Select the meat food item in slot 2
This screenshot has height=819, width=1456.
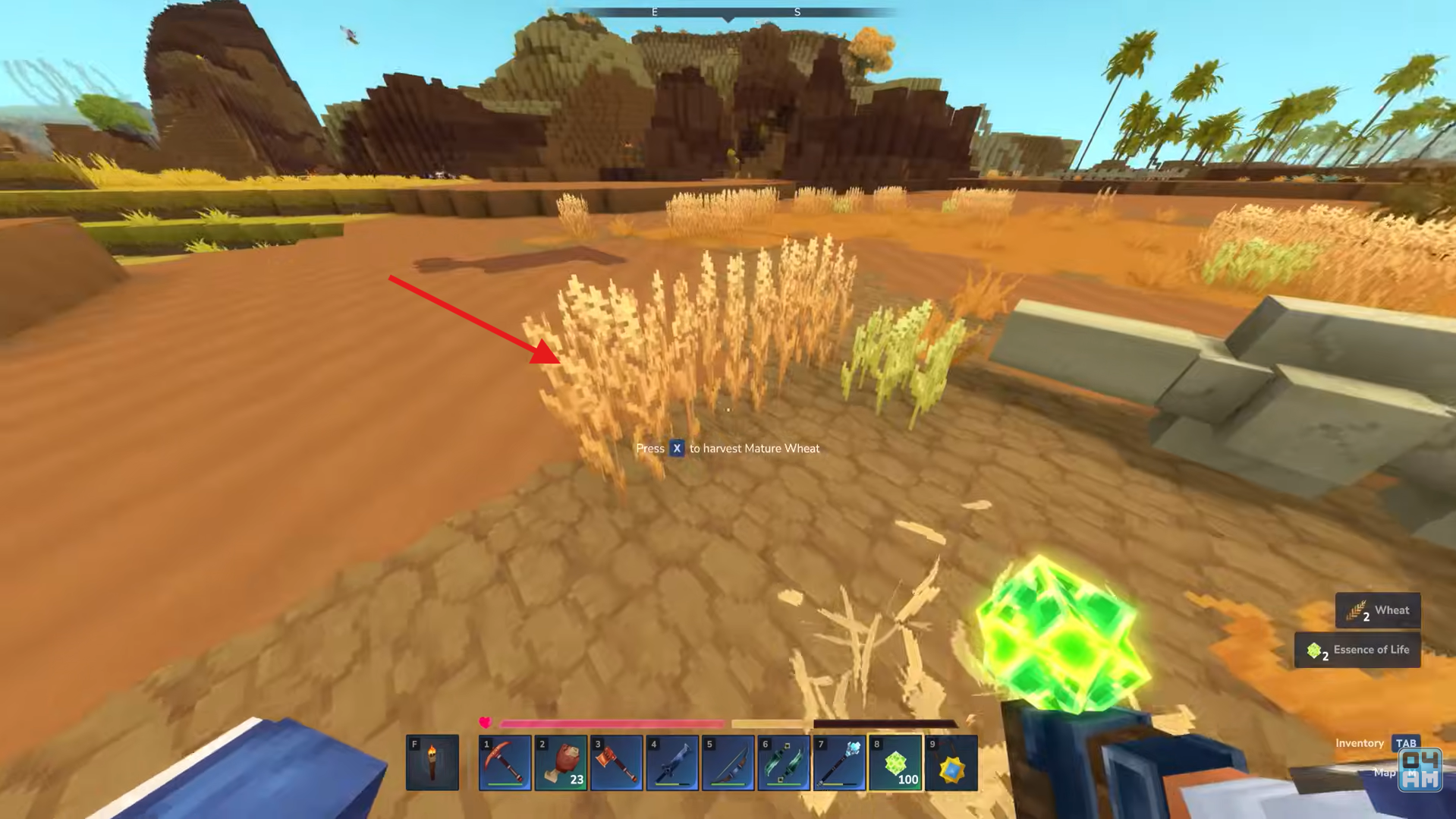coord(561,762)
